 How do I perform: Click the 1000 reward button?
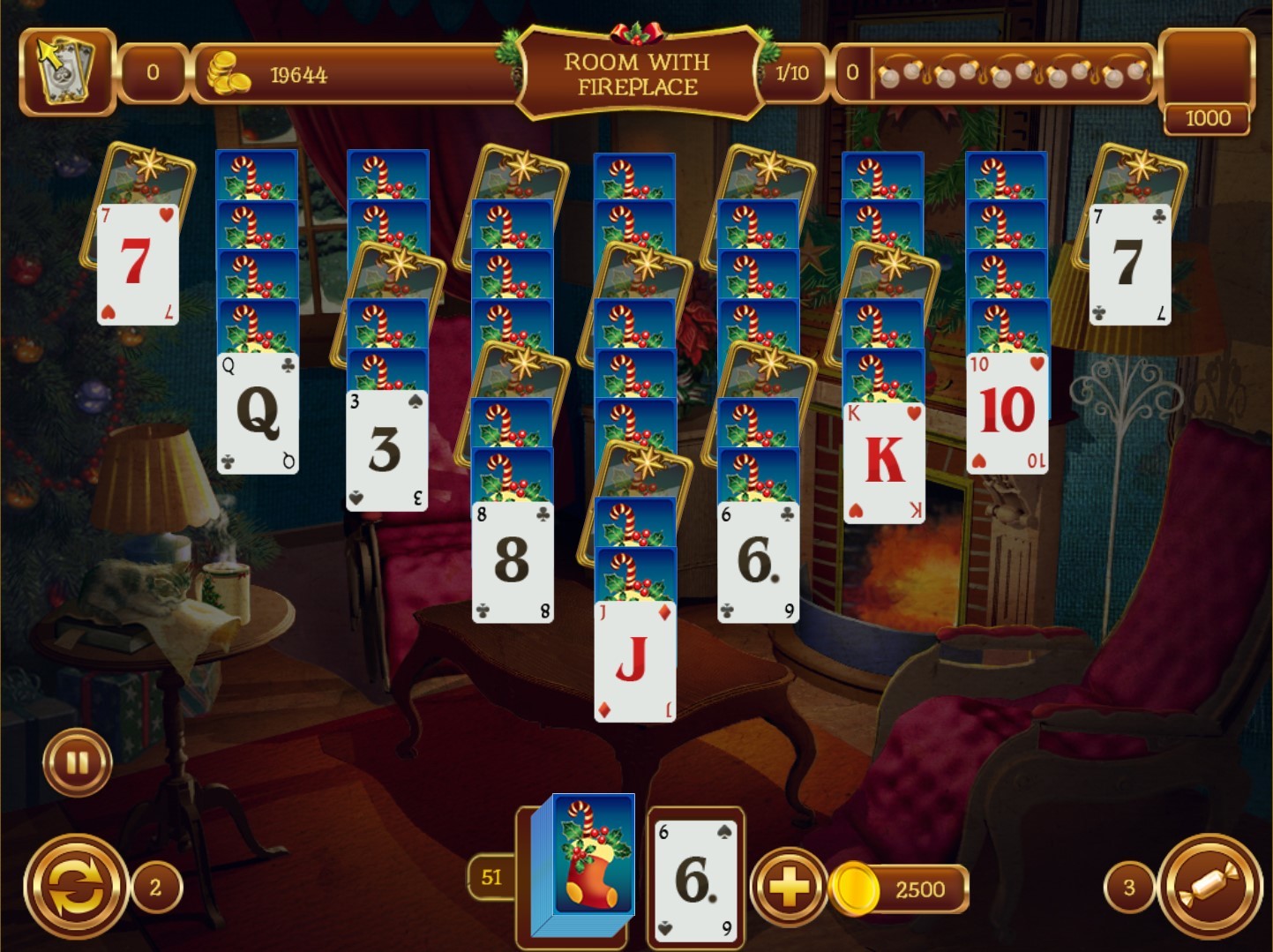pos(1209,117)
